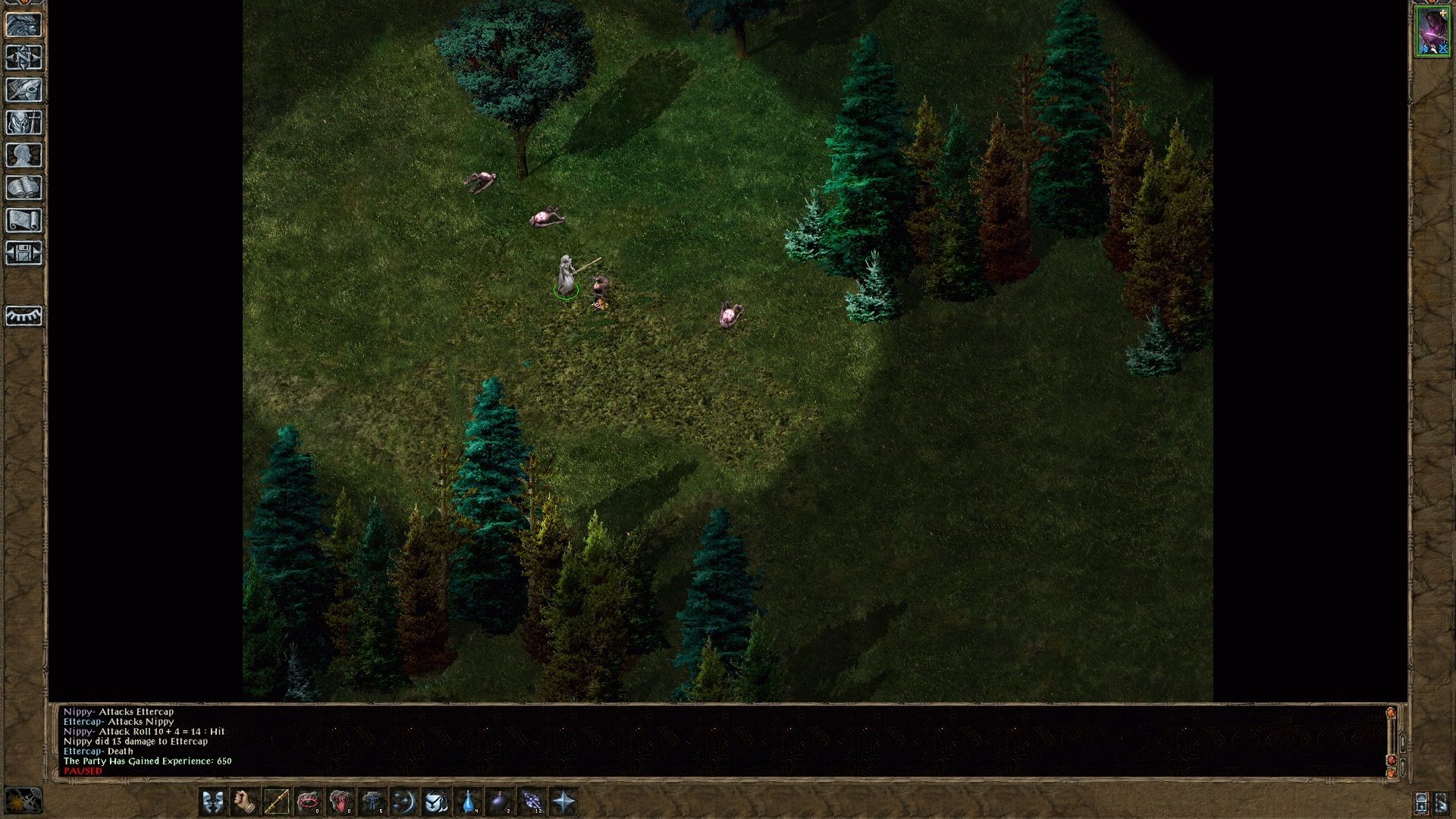Open game options with the floppy disk icon
The width and height of the screenshot is (1456, 819).
click(x=24, y=253)
